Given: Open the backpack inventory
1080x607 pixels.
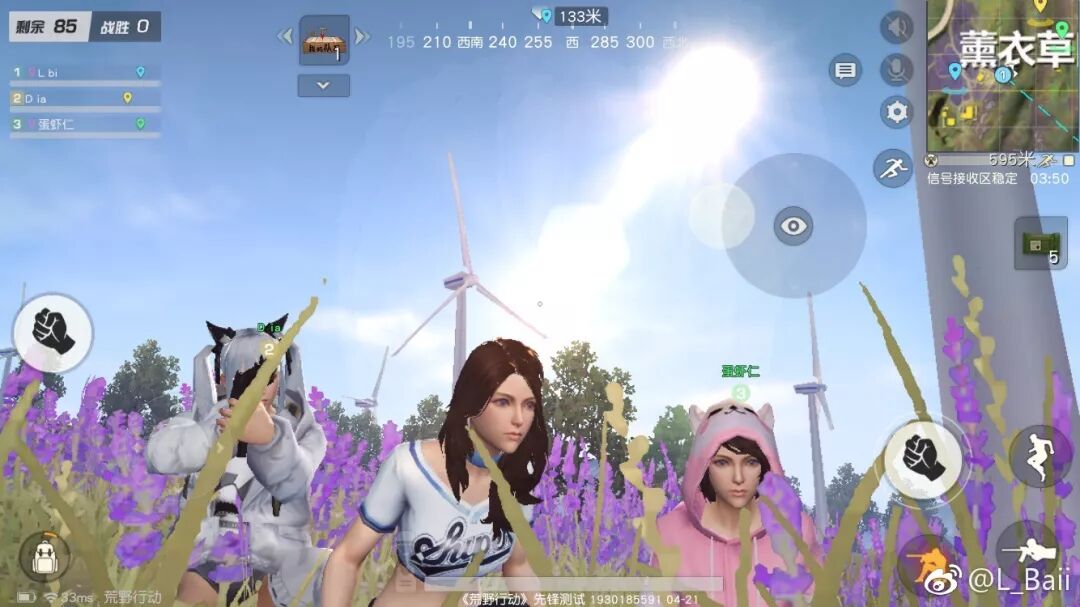Looking at the screenshot, I should [44, 557].
